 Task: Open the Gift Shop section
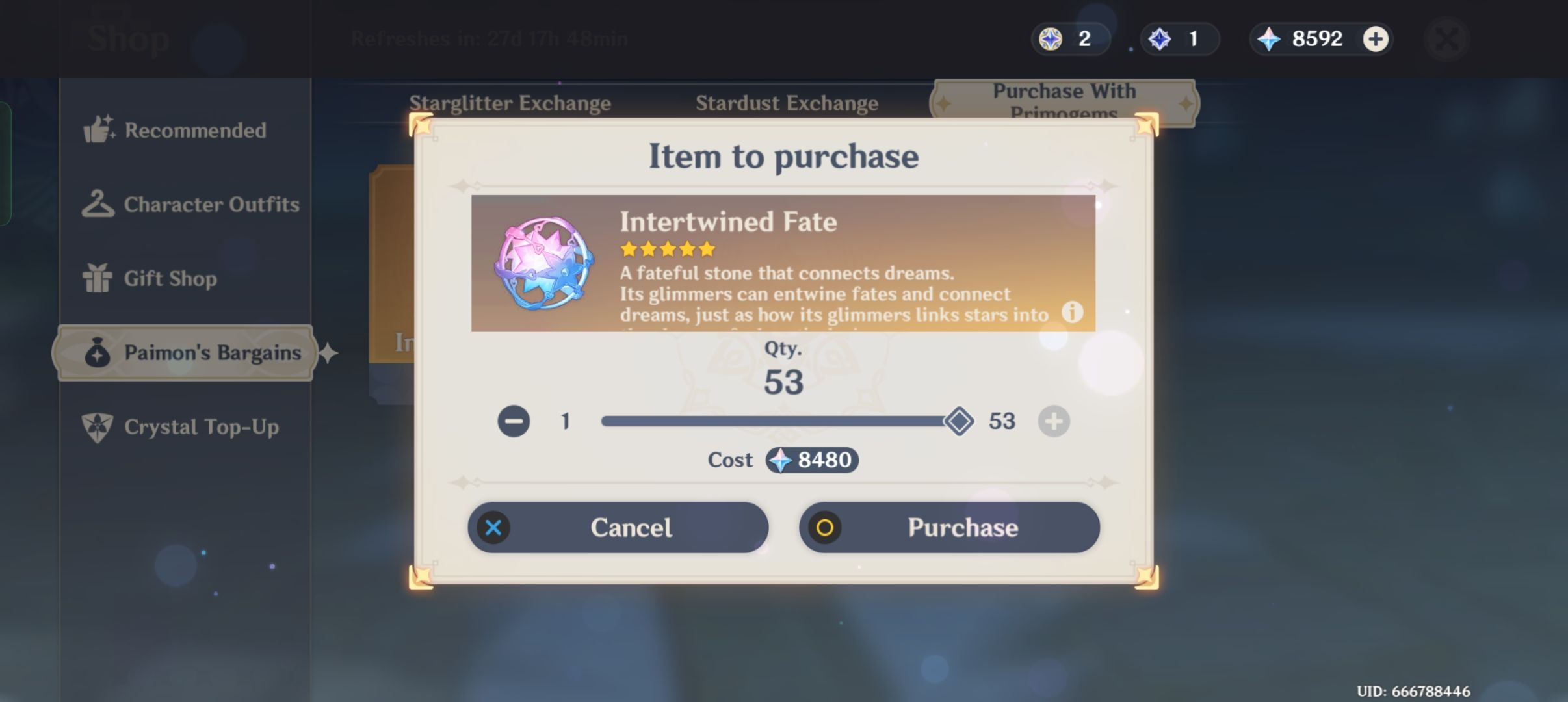pyautogui.click(x=170, y=278)
